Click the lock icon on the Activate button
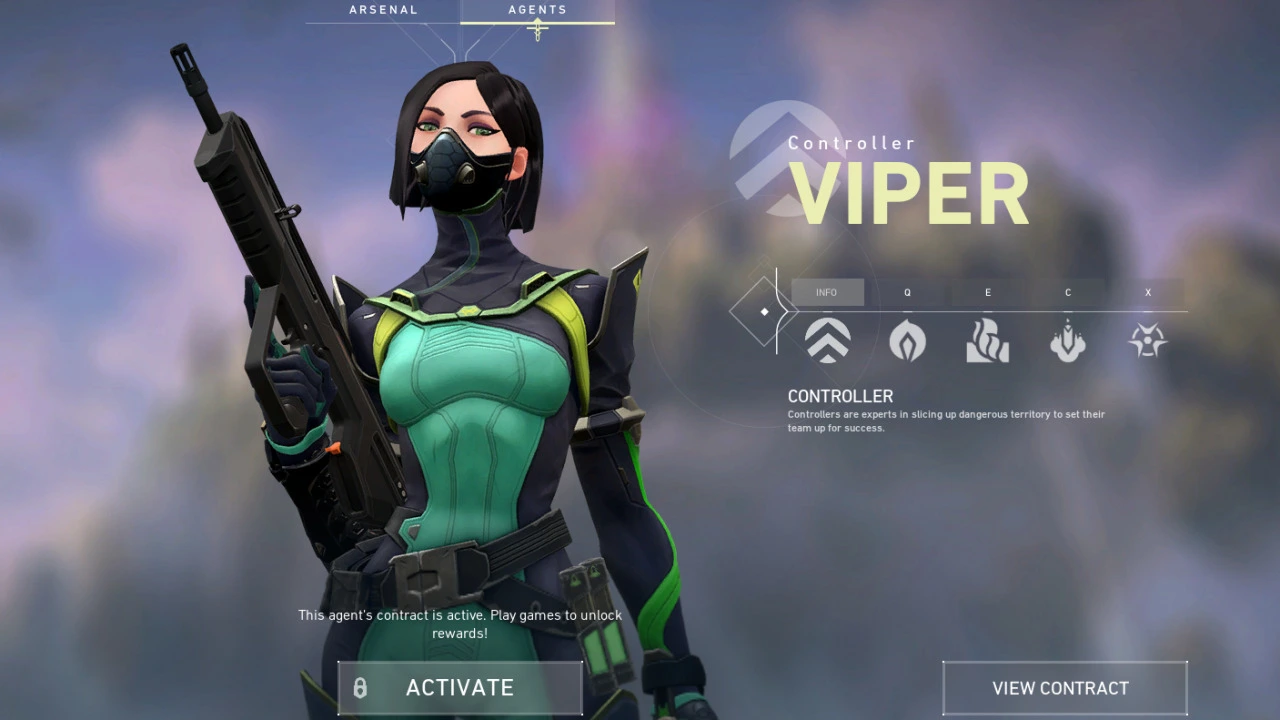The width and height of the screenshot is (1280, 720). point(360,688)
